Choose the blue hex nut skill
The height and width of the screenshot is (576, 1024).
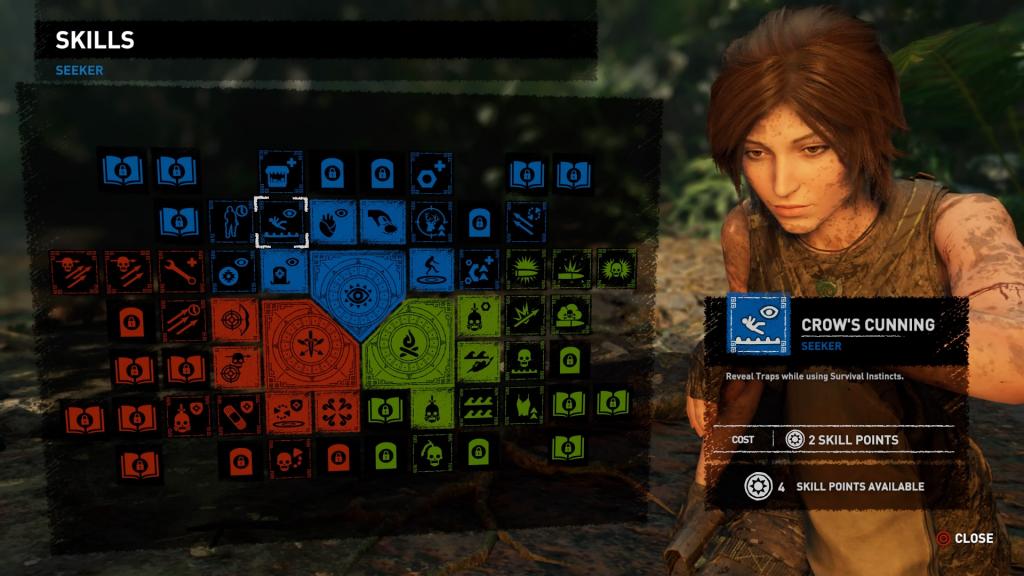tap(432, 174)
